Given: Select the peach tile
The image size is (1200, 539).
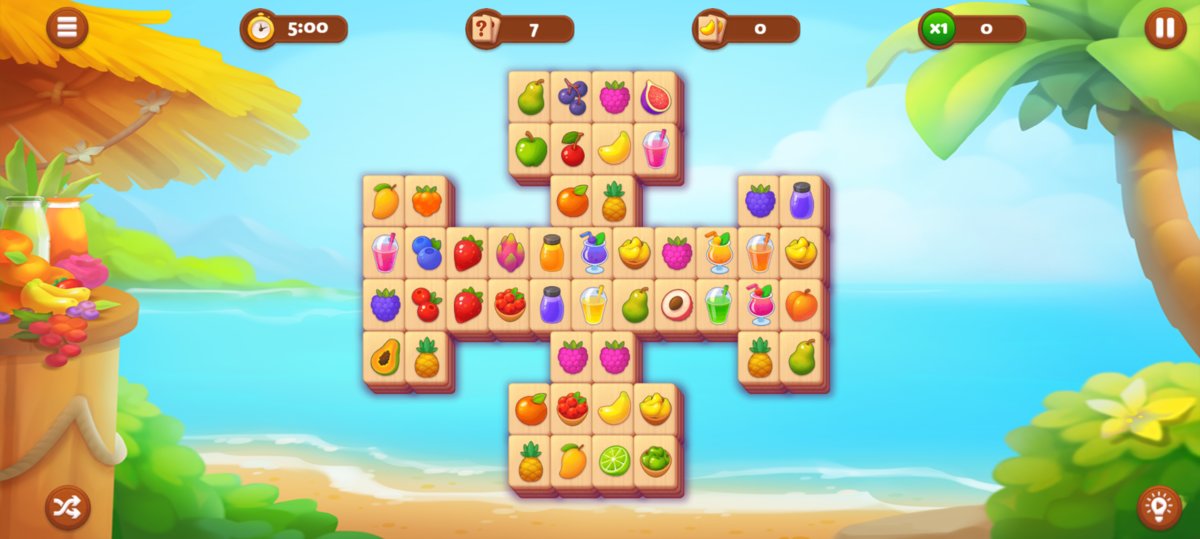Looking at the screenshot, I should [x=801, y=305].
